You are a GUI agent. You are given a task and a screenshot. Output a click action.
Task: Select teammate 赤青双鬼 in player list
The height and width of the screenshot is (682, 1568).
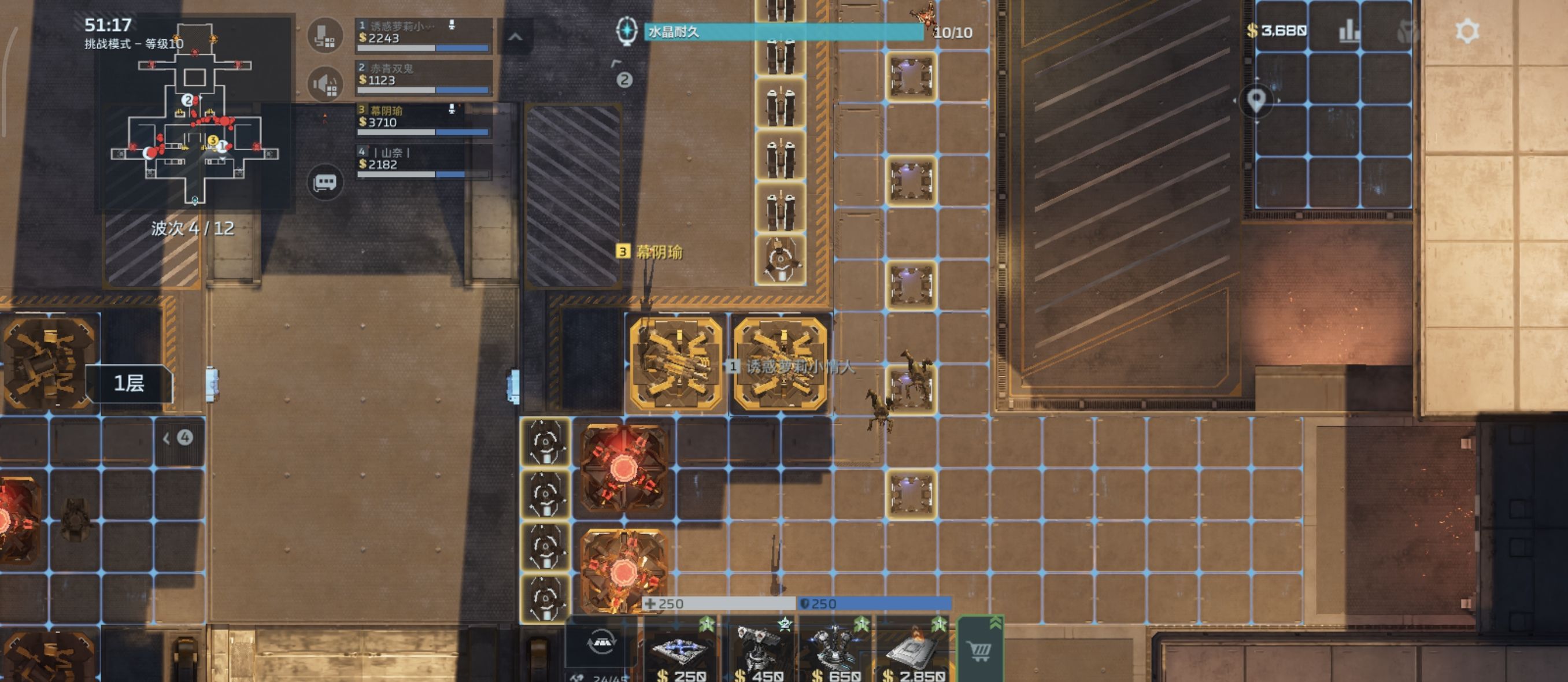point(424,77)
